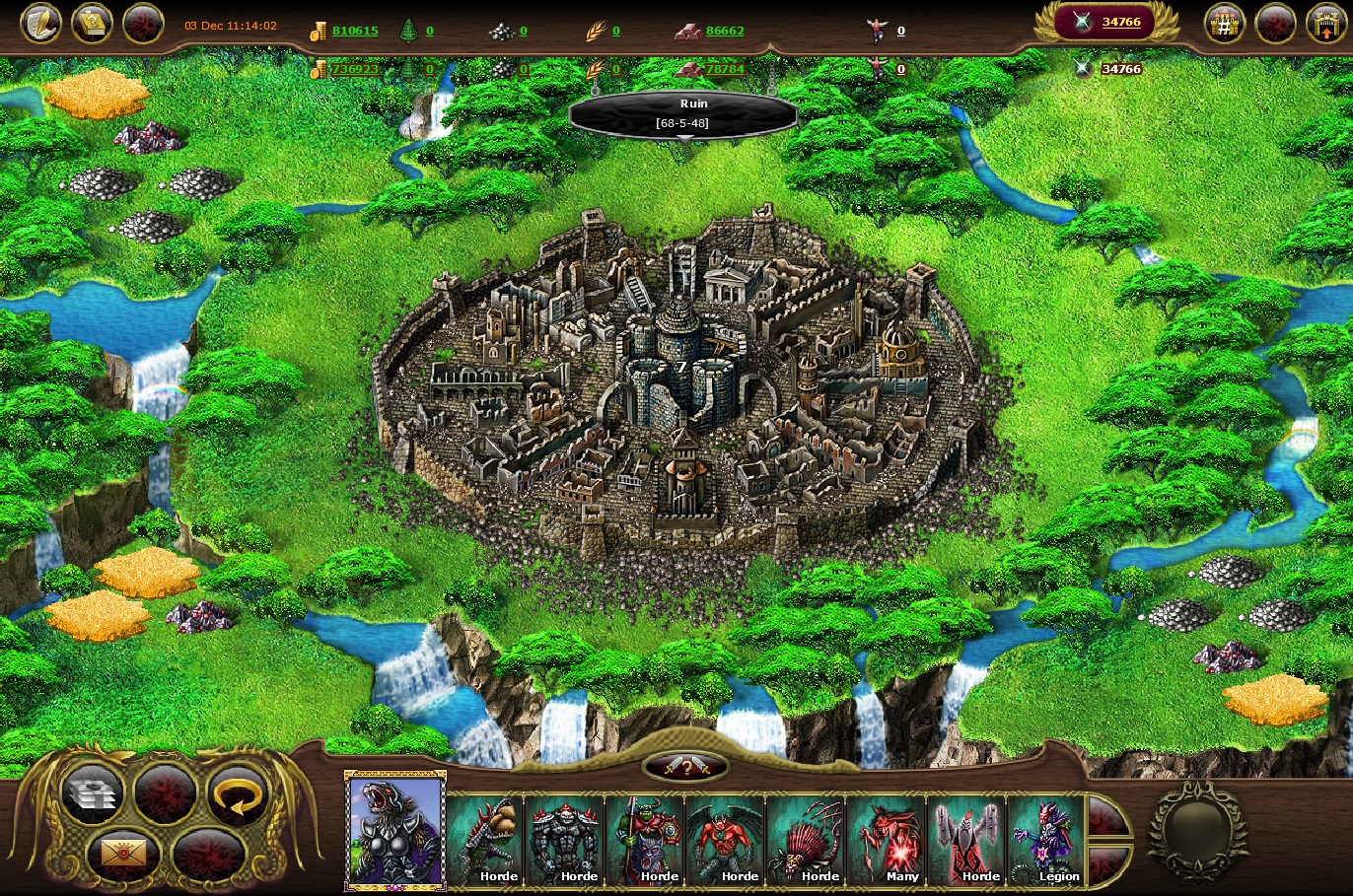Image resolution: width=1353 pixels, height=896 pixels.
Task: Click the gold coins amount 810615
Action: [354, 31]
